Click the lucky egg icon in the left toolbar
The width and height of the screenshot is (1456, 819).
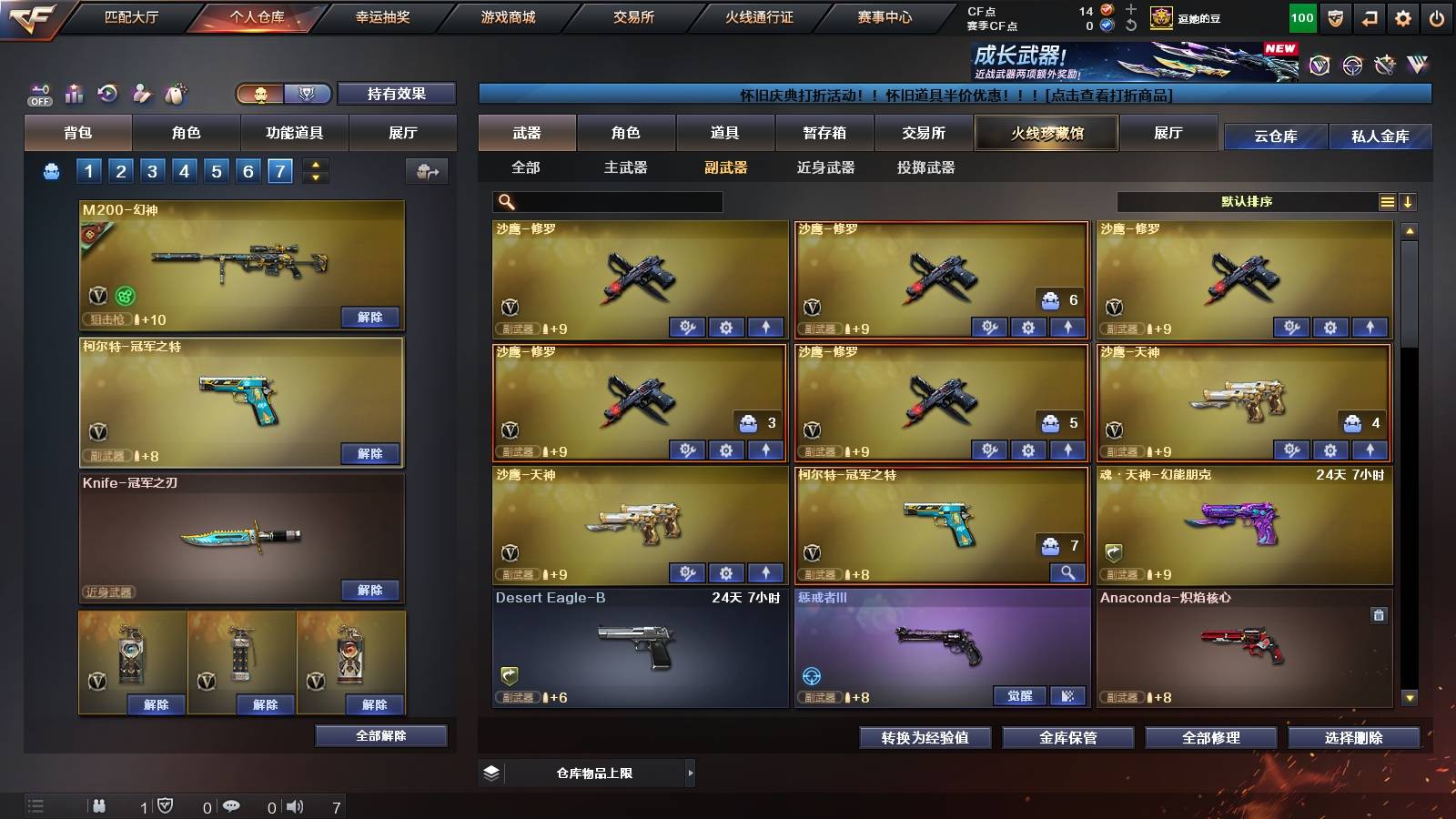coord(175,93)
